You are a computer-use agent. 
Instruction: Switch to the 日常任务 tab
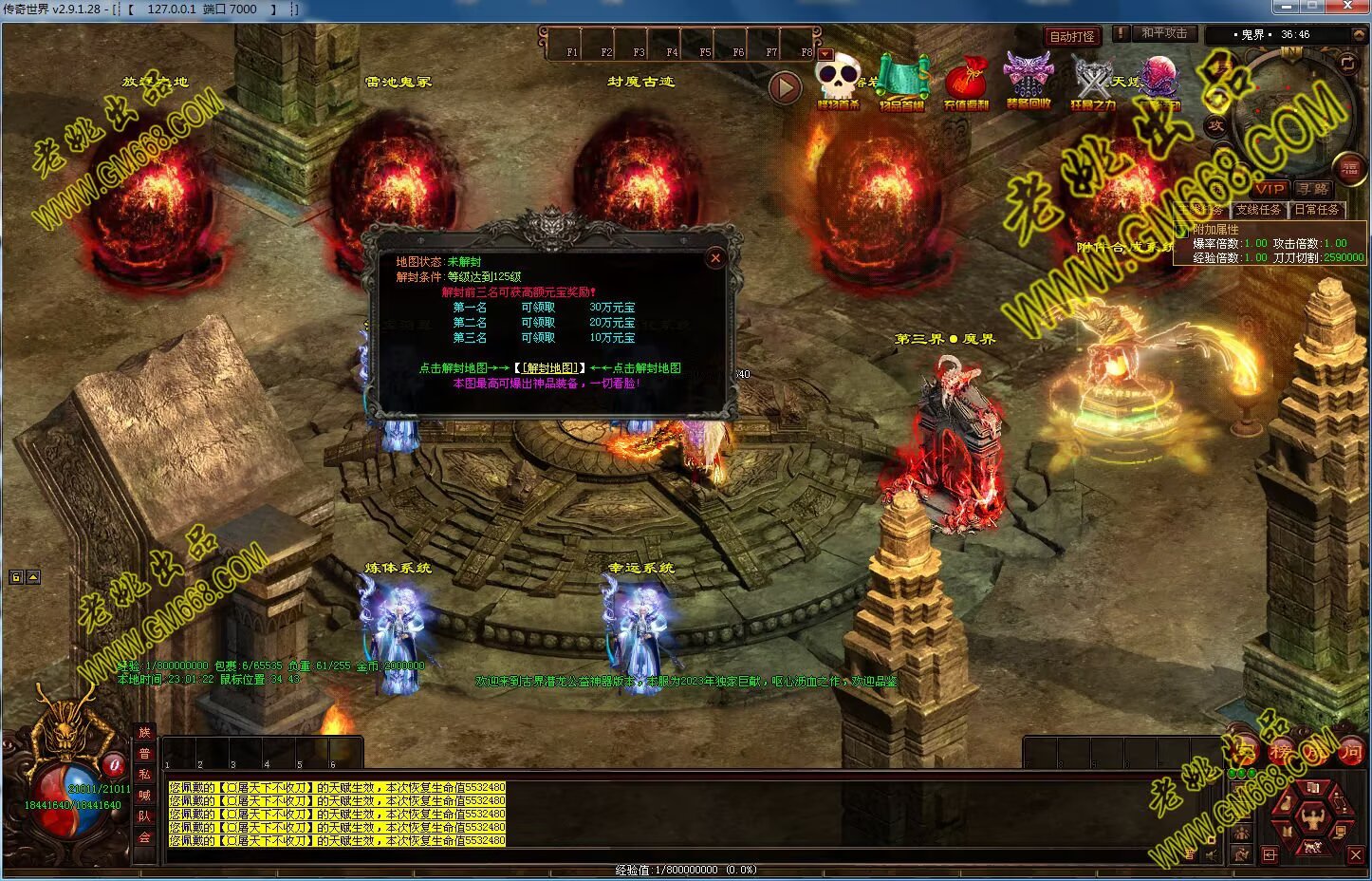point(1316,210)
